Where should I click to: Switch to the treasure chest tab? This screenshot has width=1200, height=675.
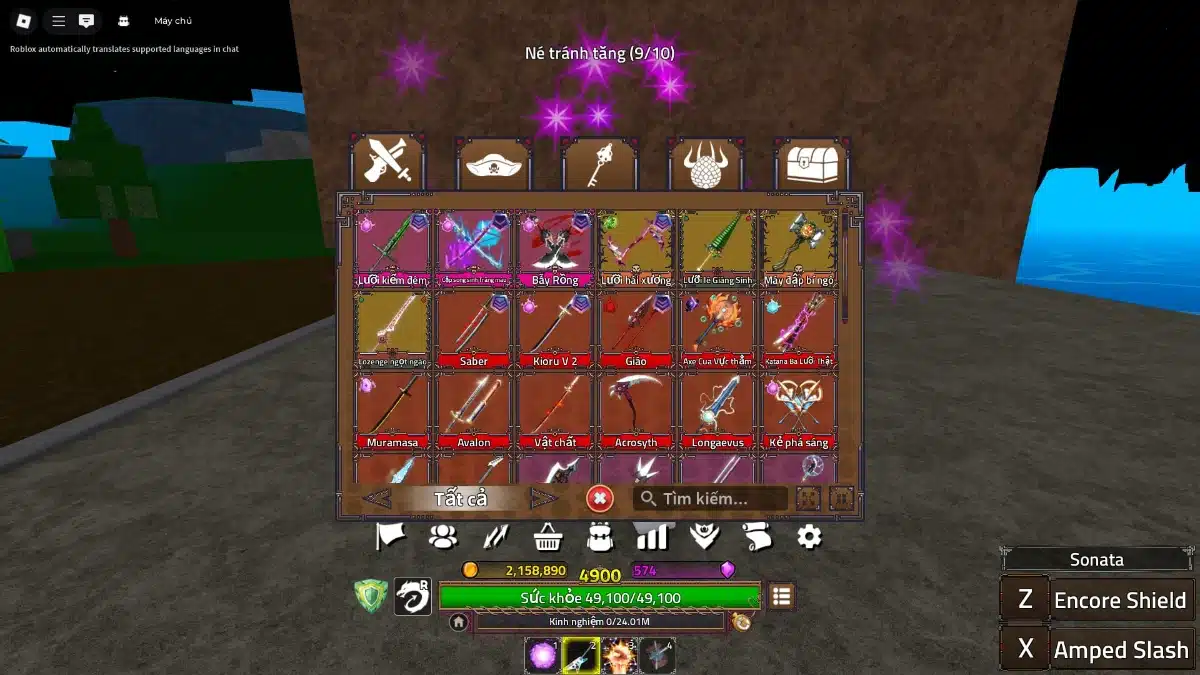point(811,165)
